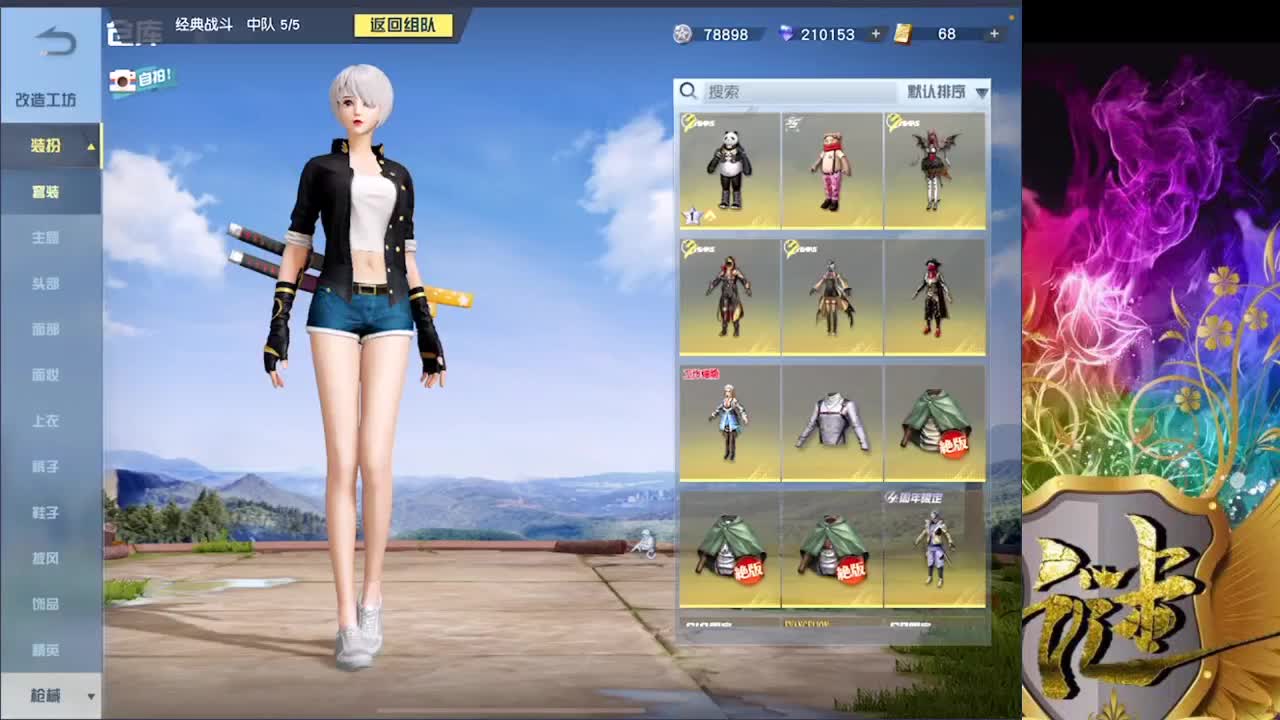Click the 返回组队 button
The height and width of the screenshot is (720, 1280).
tap(404, 24)
